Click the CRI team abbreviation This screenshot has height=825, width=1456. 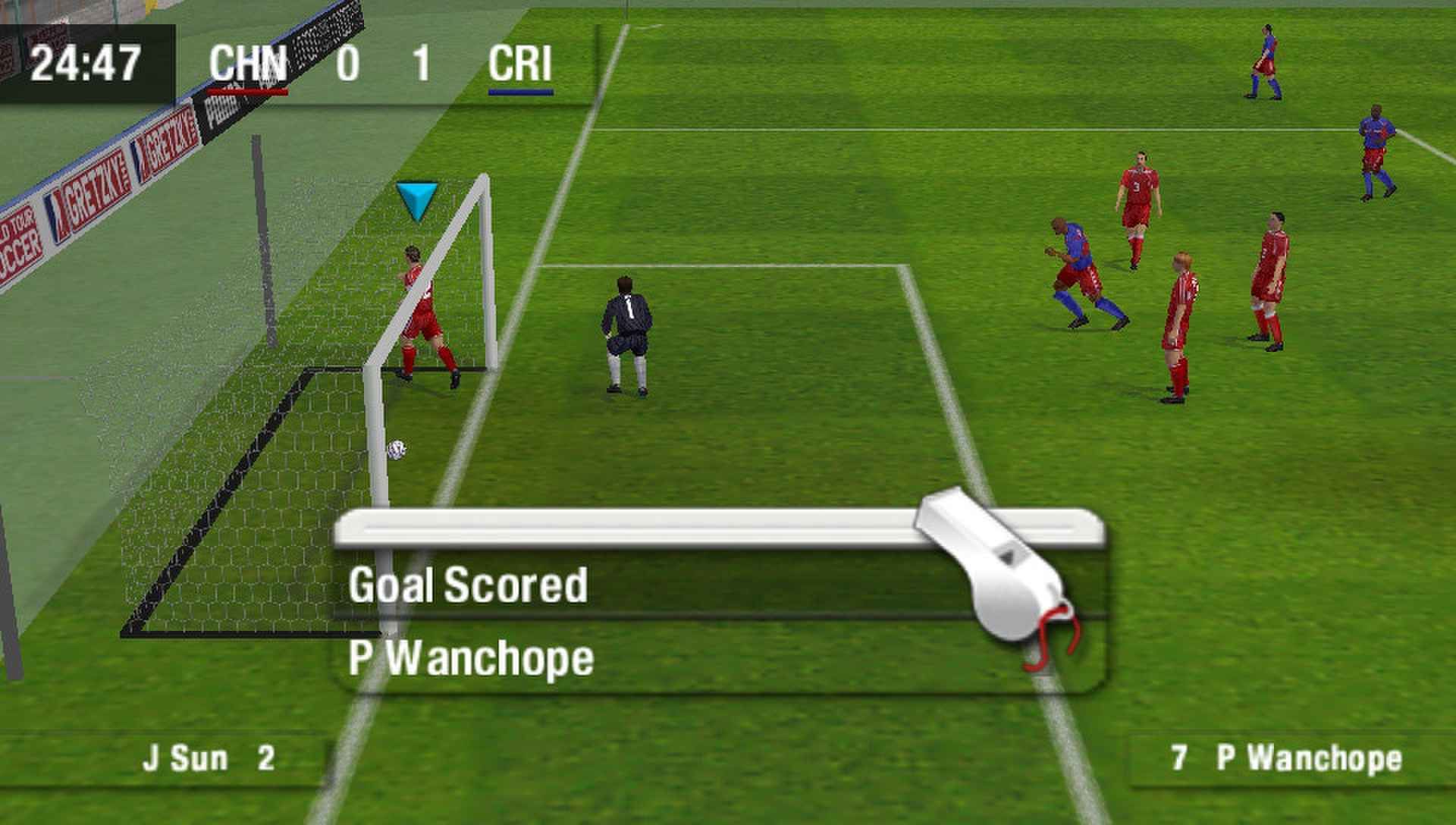pyautogui.click(x=520, y=64)
